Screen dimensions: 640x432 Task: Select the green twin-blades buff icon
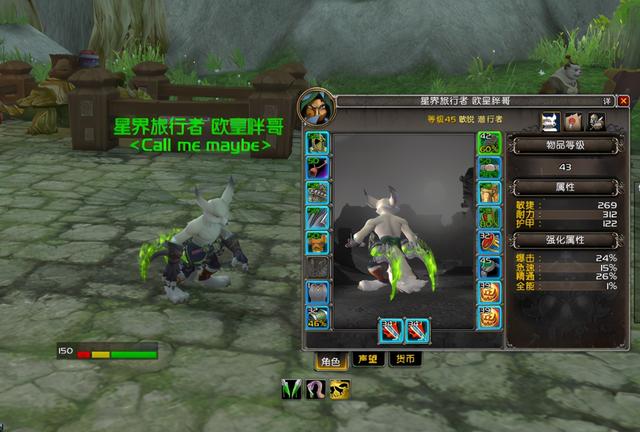291,387
